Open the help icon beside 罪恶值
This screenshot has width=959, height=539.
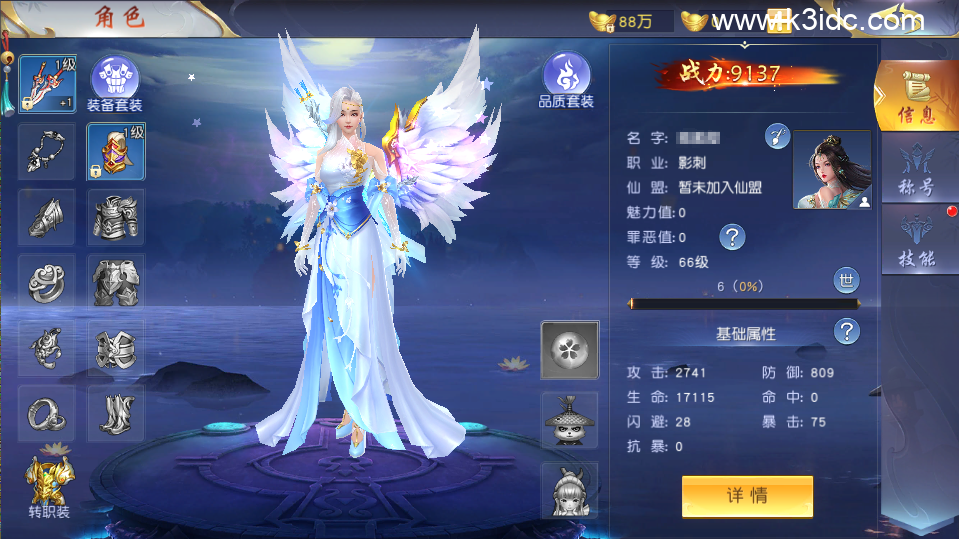(732, 237)
